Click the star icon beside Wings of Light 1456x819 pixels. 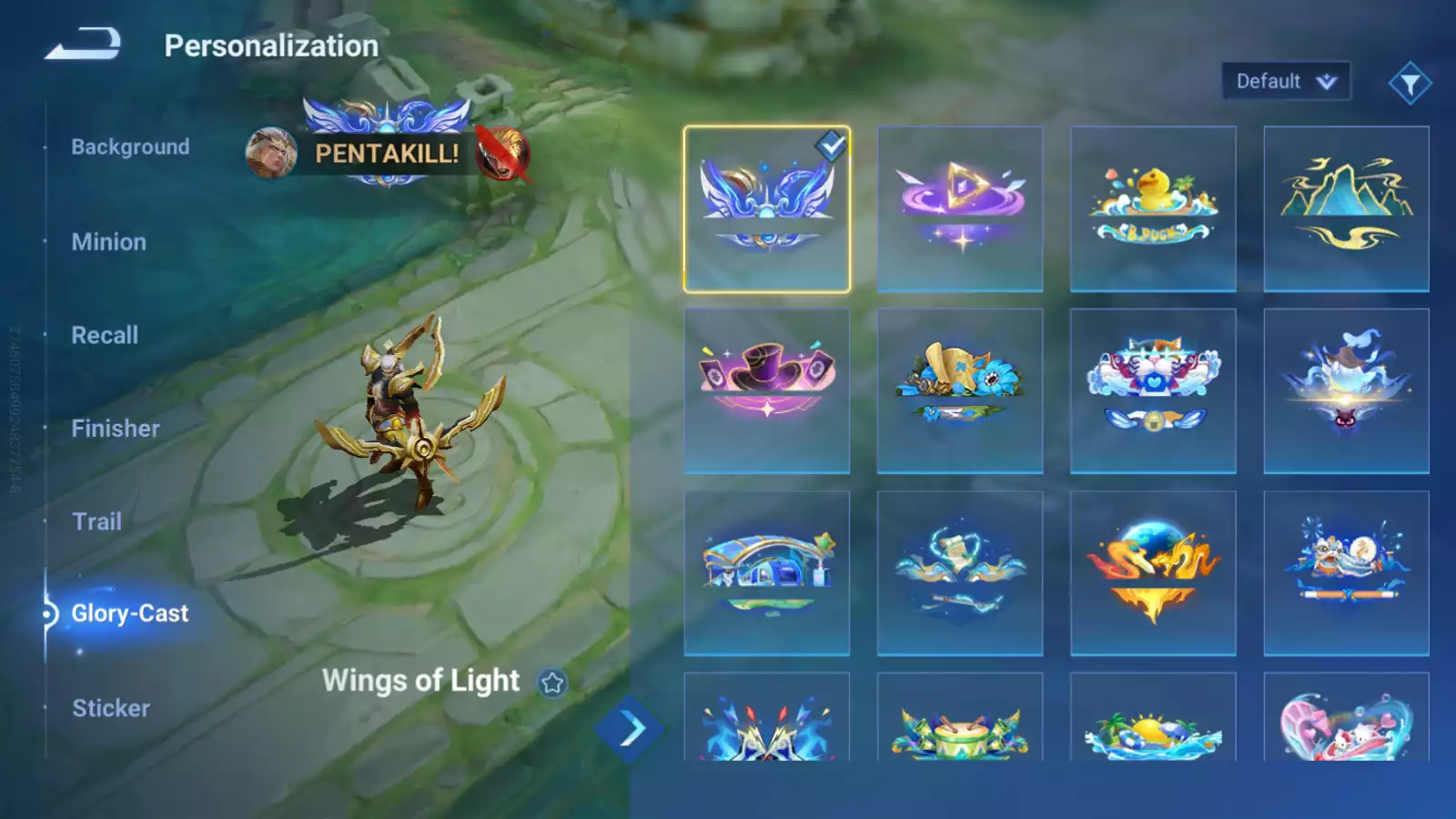pos(552,682)
